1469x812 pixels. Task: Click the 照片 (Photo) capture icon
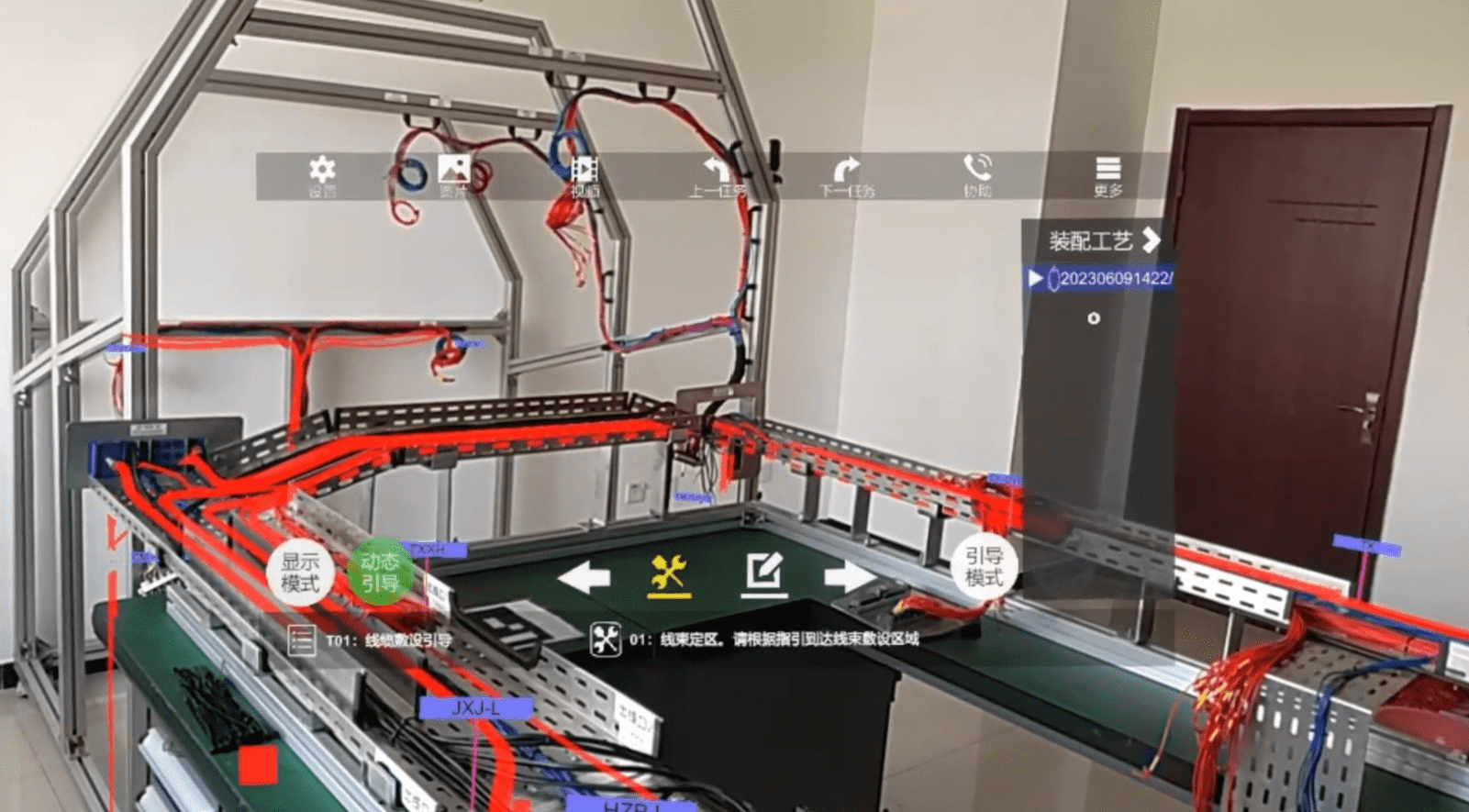(451, 170)
